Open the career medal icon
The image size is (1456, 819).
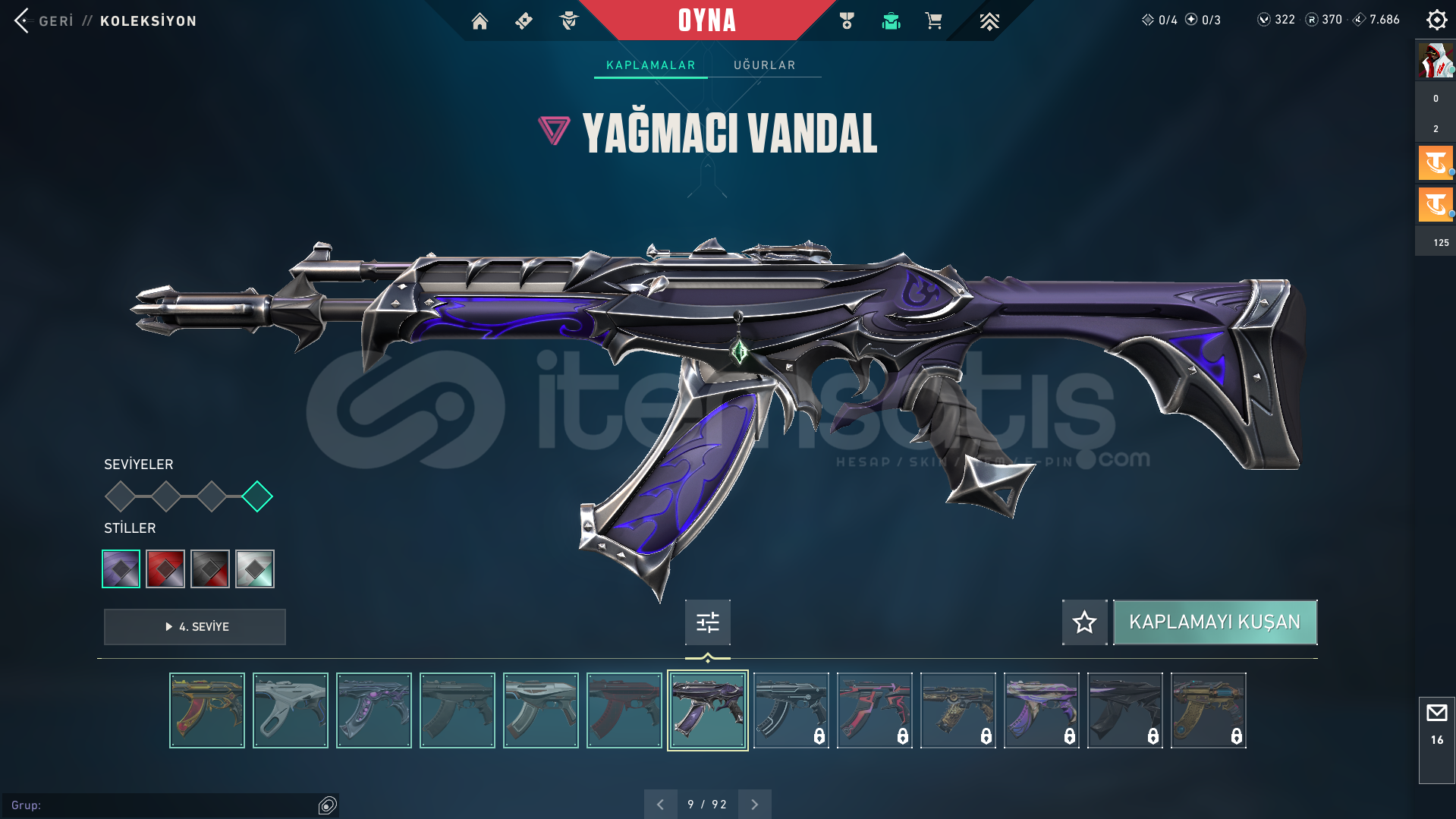pos(846,20)
